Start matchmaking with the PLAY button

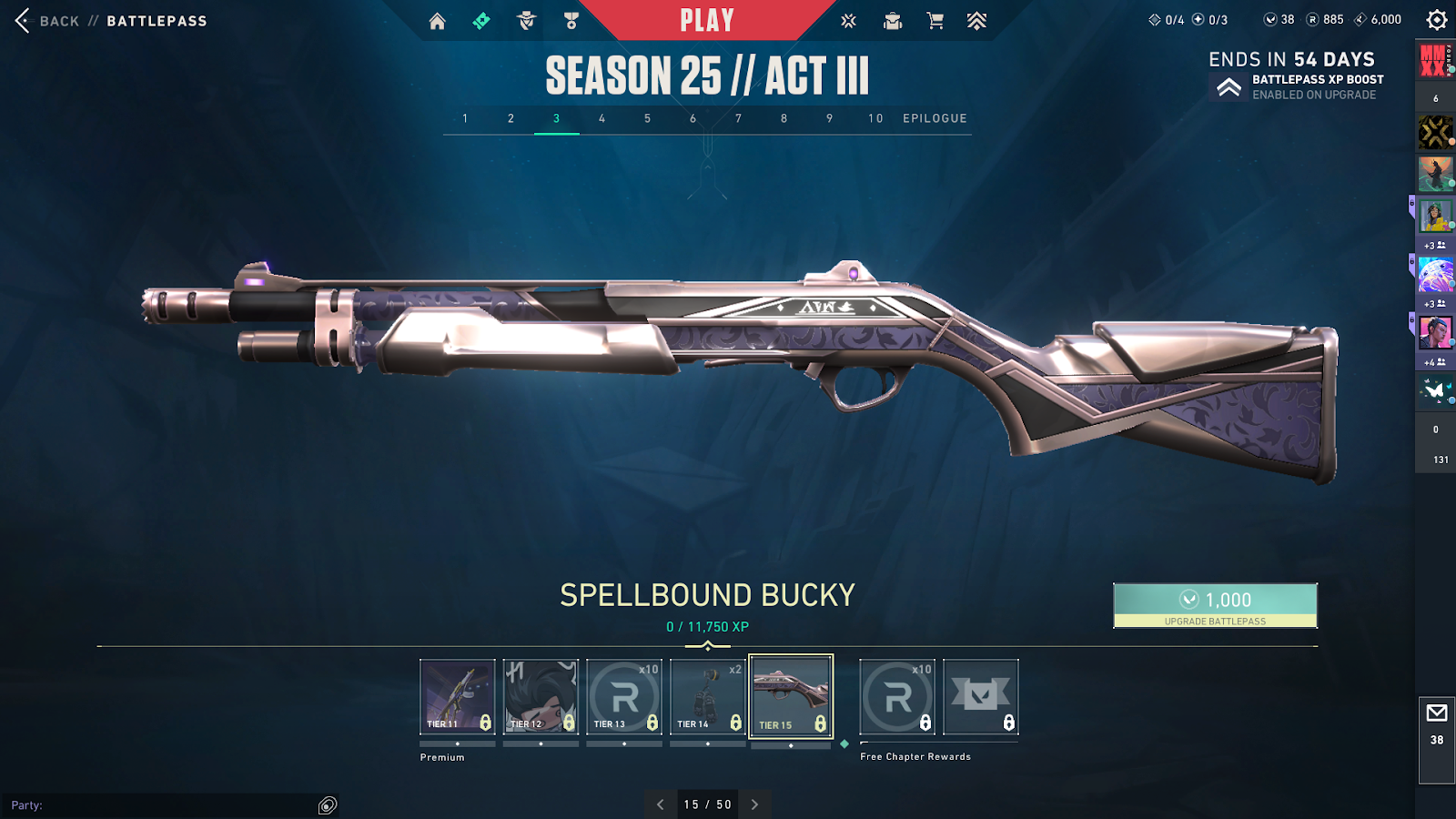pos(707,20)
